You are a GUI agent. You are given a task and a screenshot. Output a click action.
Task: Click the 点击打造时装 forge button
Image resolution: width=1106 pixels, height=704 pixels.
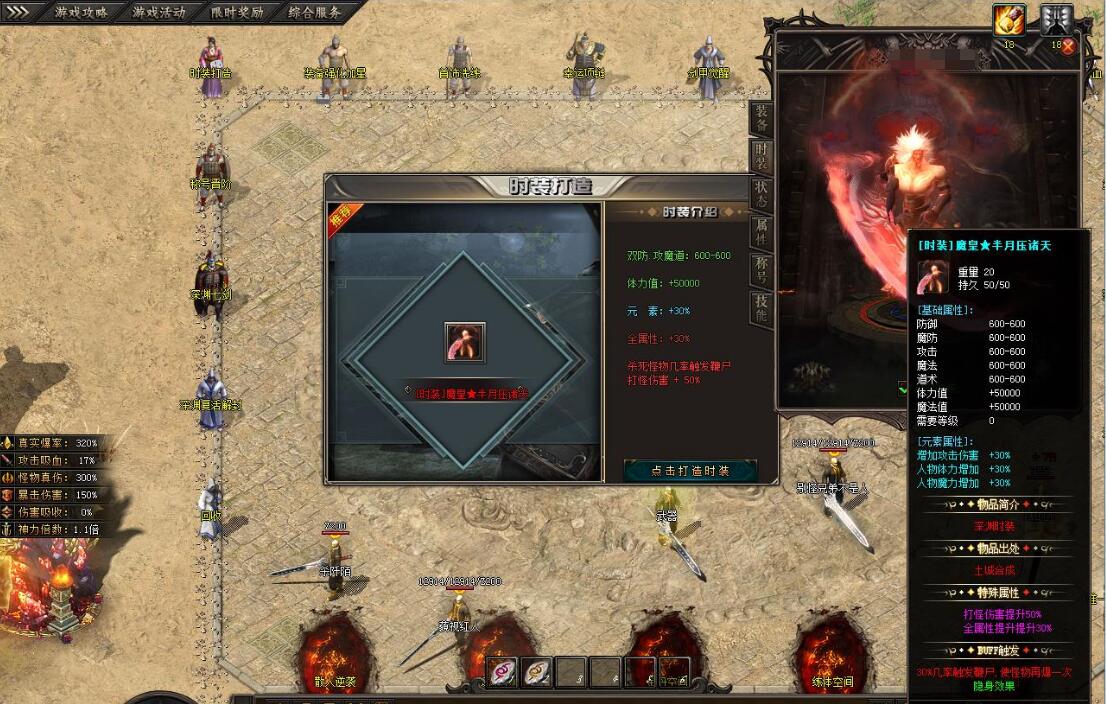pos(690,470)
